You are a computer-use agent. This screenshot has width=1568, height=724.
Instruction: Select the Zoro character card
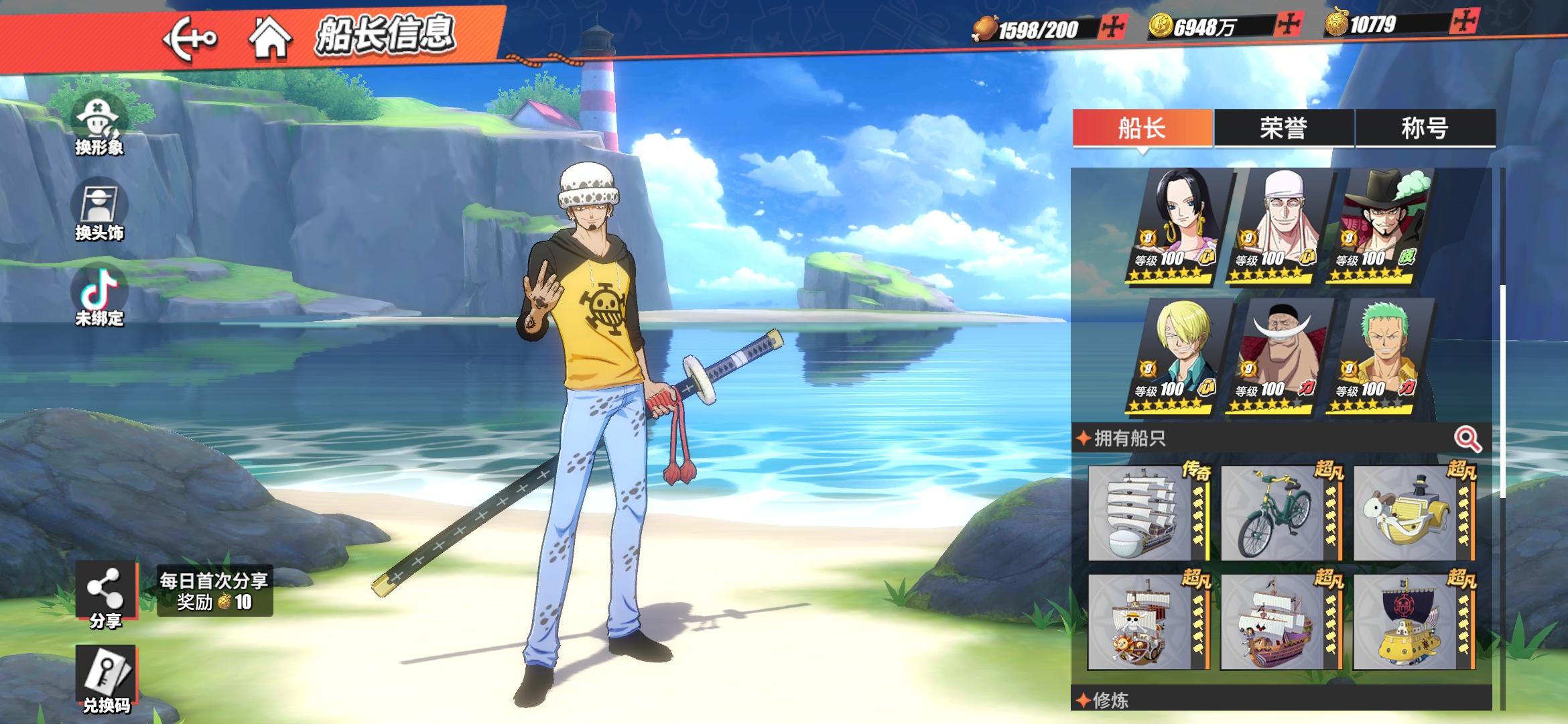pyautogui.click(x=1380, y=356)
